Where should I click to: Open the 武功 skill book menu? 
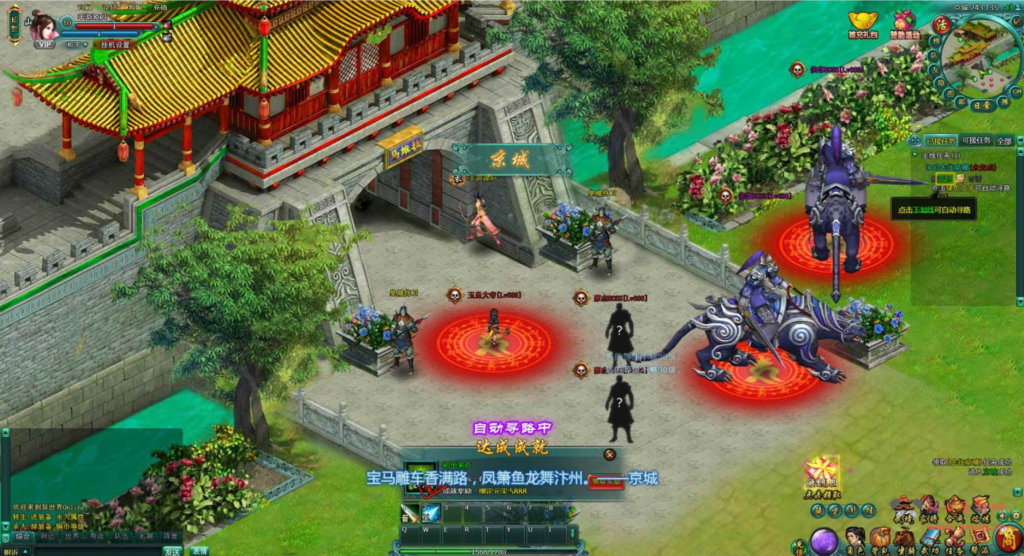click(929, 538)
